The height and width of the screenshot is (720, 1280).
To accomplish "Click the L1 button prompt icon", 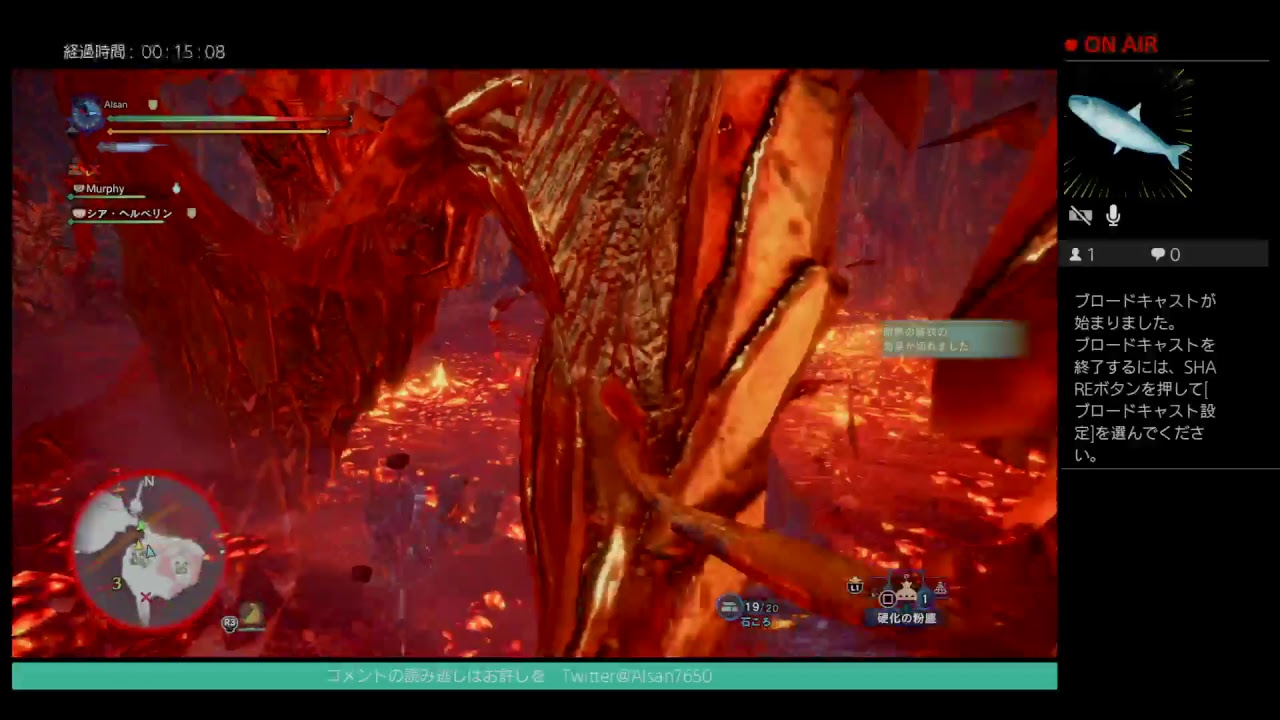I will click(855, 587).
